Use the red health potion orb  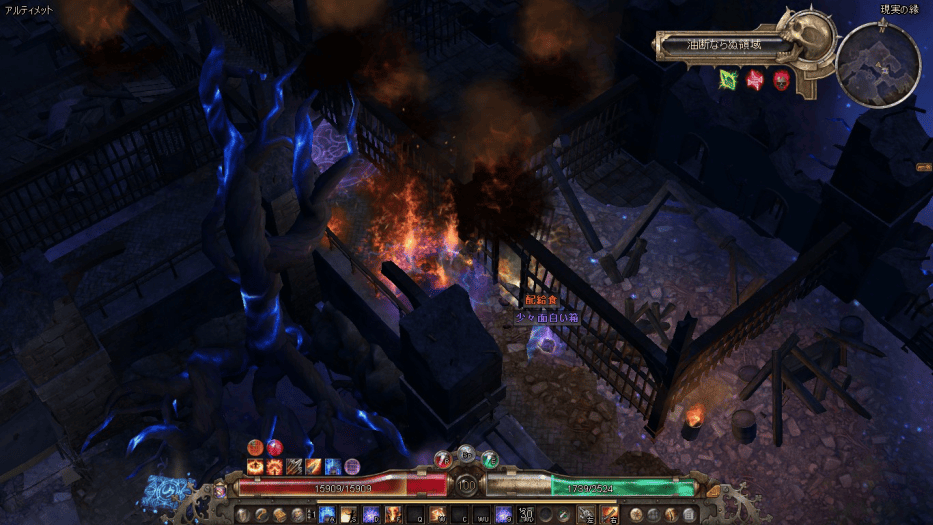pyautogui.click(x=444, y=460)
